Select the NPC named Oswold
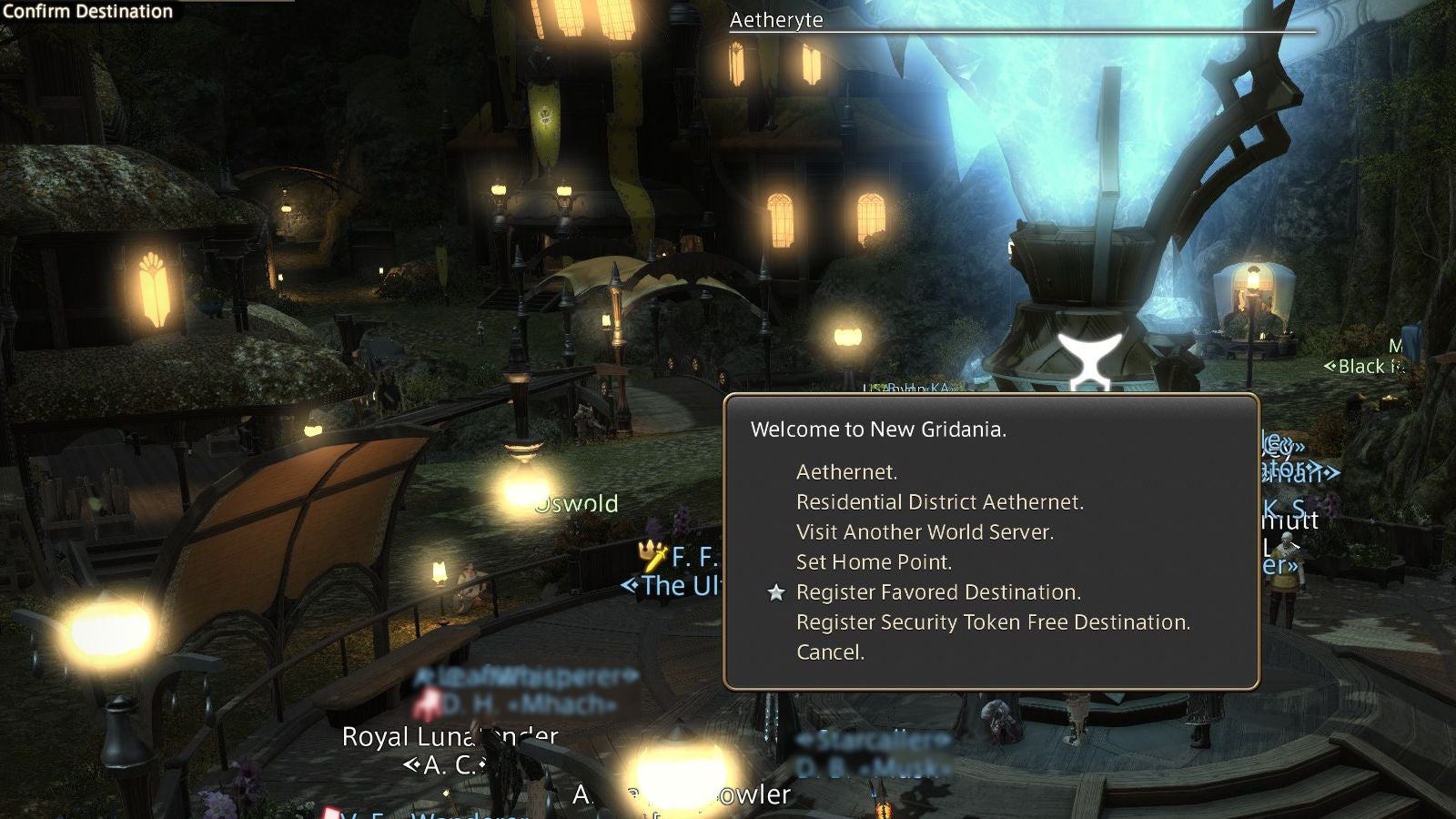 [578, 504]
